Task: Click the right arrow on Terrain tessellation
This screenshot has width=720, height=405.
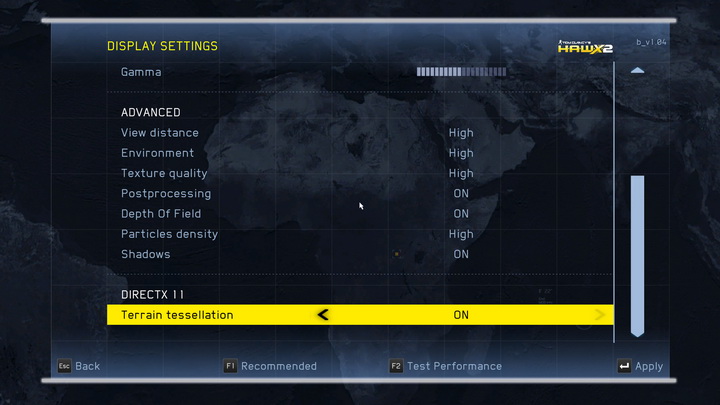Action: [600, 315]
